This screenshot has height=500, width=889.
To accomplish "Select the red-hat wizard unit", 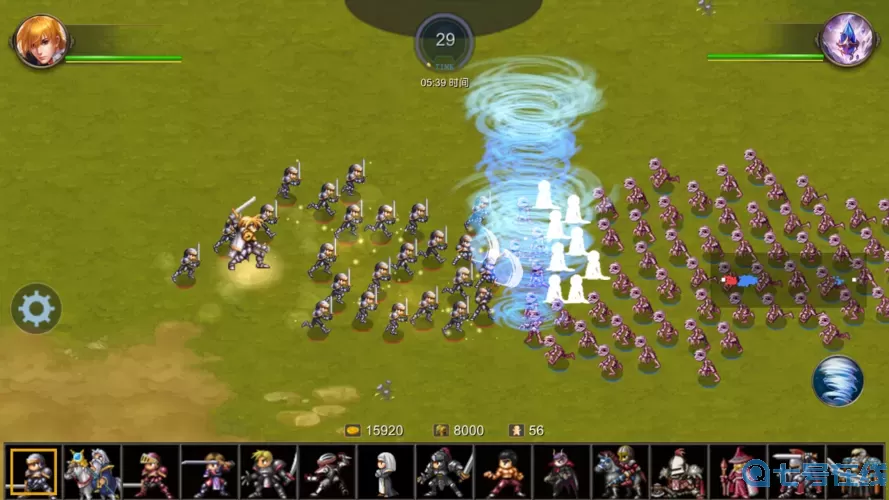I will click(x=738, y=471).
